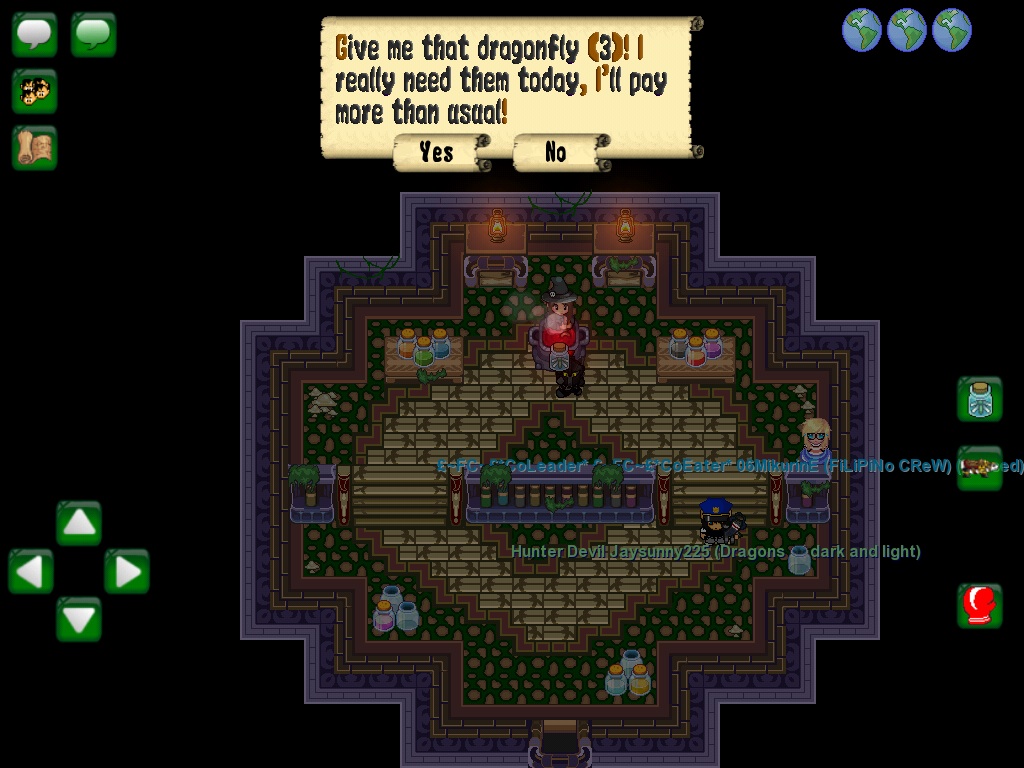Select the brown gun weapon button

[x=979, y=468]
